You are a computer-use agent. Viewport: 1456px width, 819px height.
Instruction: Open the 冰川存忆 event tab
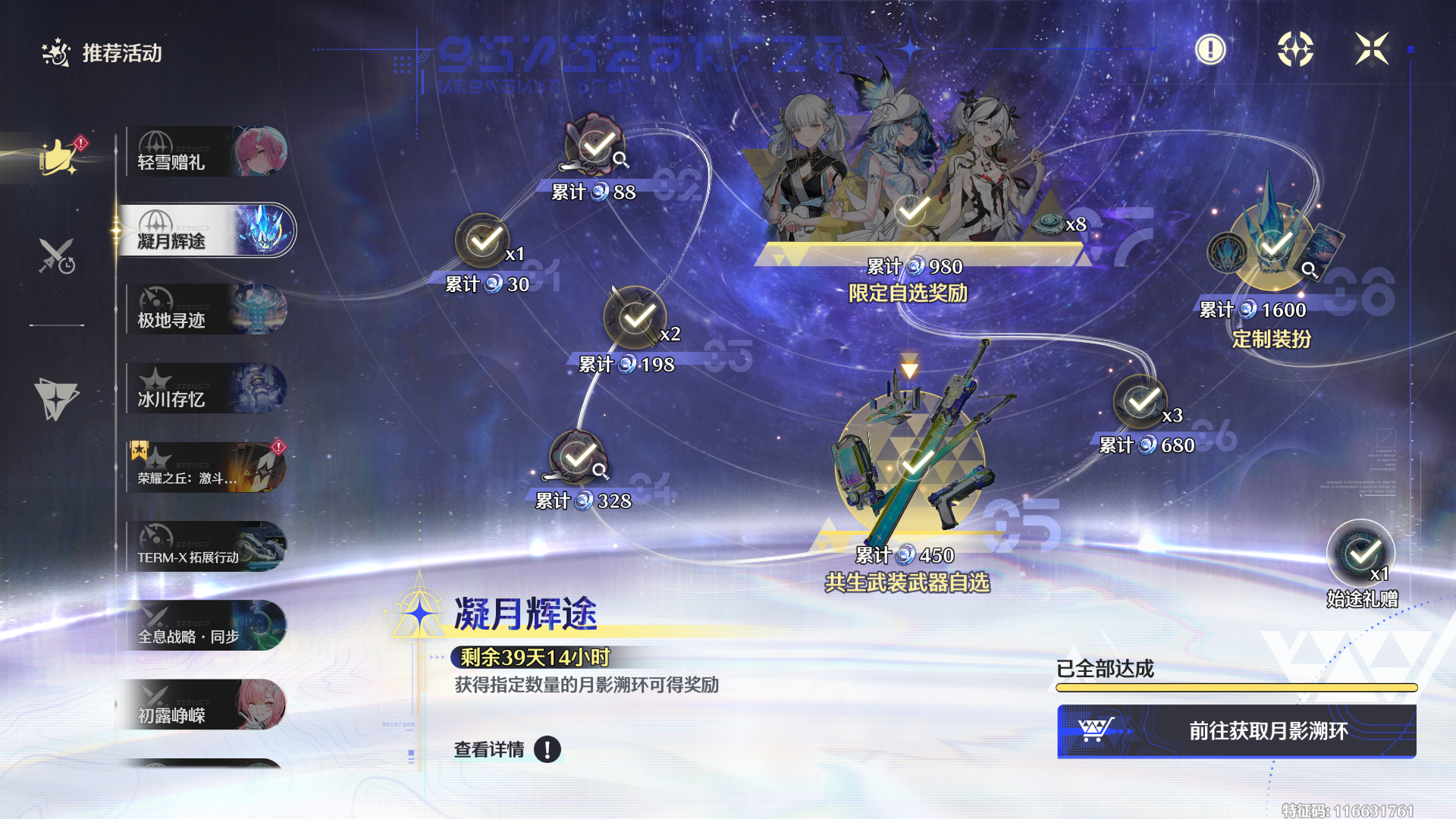[x=206, y=389]
